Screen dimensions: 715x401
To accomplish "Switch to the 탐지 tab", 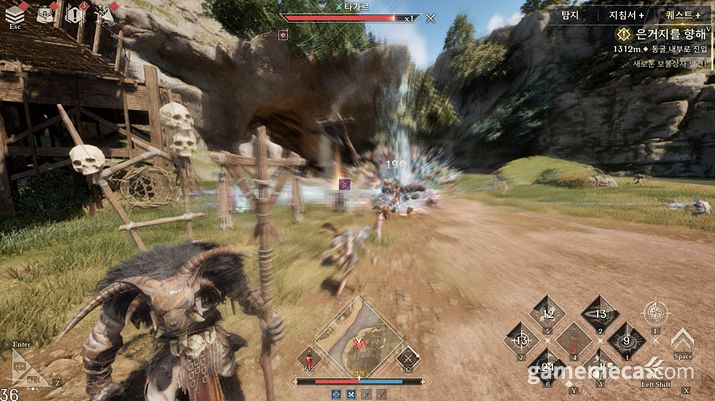I will 570,15.
